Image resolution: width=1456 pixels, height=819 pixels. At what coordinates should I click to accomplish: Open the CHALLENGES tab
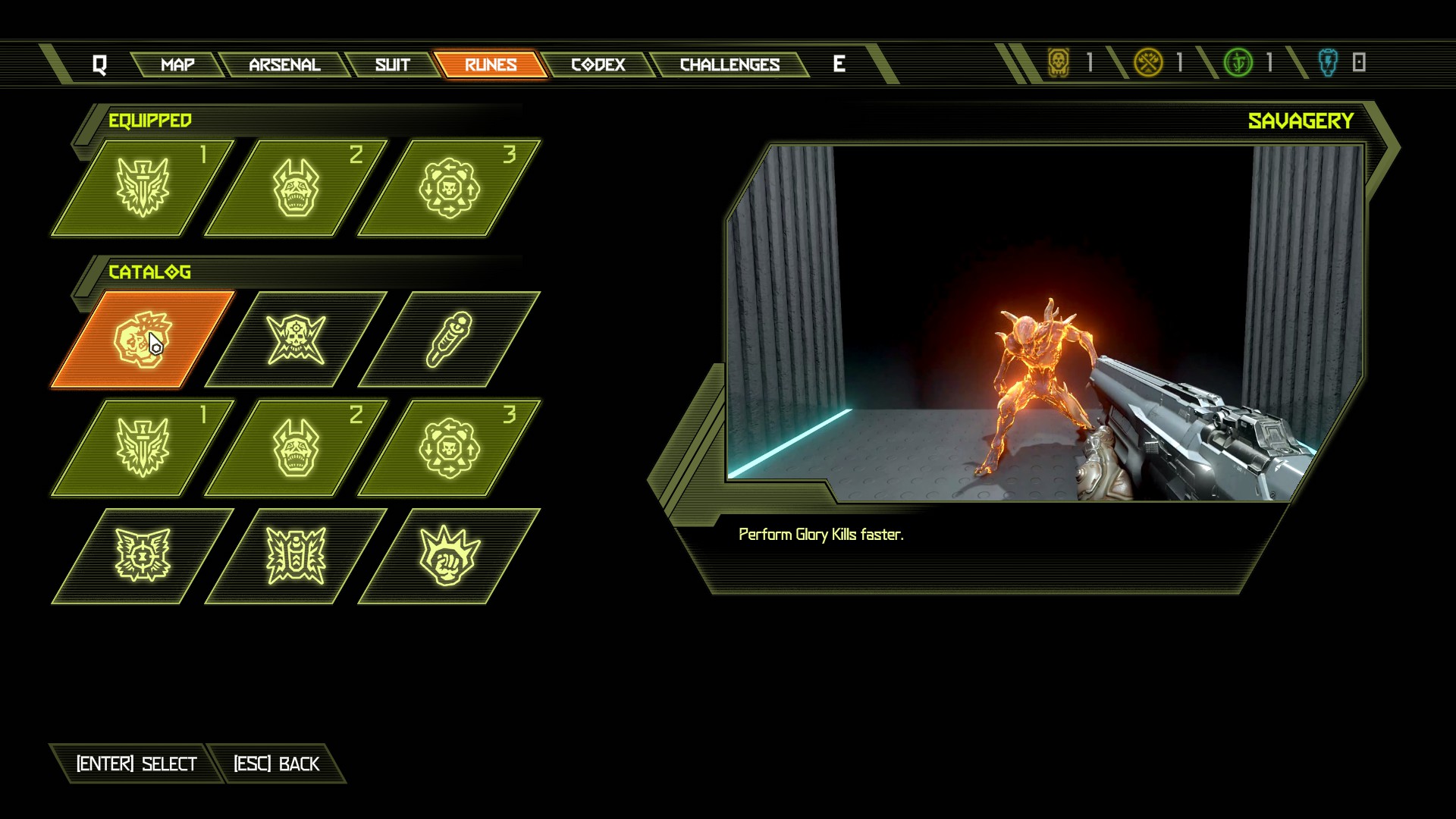[730, 65]
